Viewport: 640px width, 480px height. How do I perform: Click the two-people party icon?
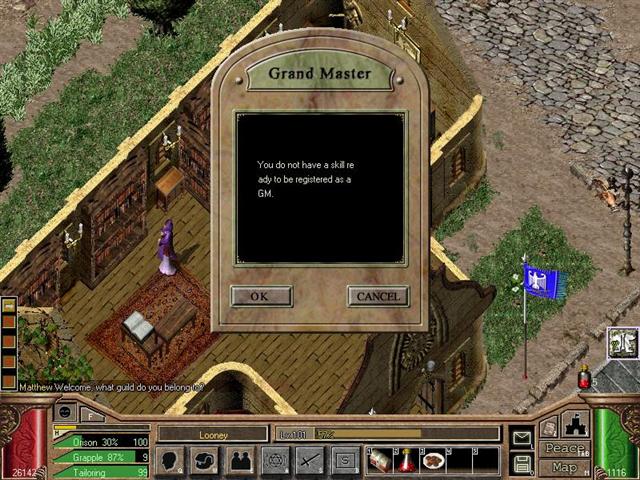[241, 460]
